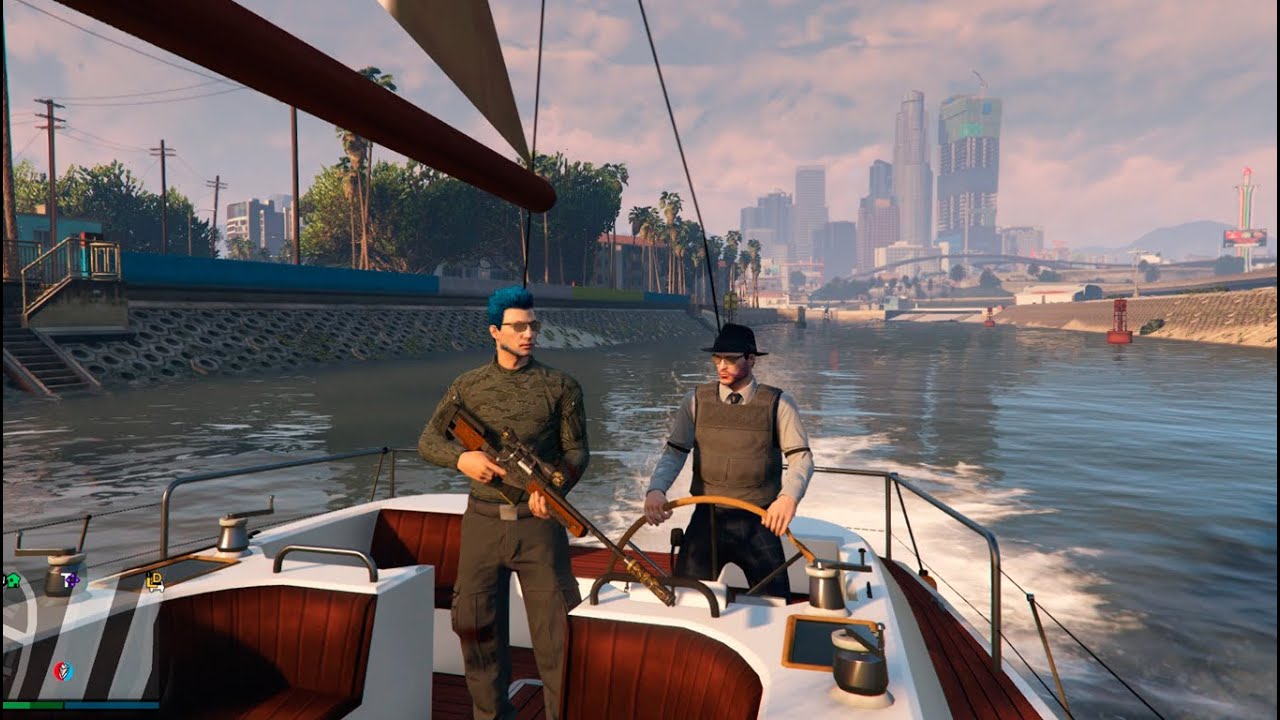Viewport: 1280px width, 720px height.
Task: Click the red-blue player arrow on minimap
Action: point(63,671)
